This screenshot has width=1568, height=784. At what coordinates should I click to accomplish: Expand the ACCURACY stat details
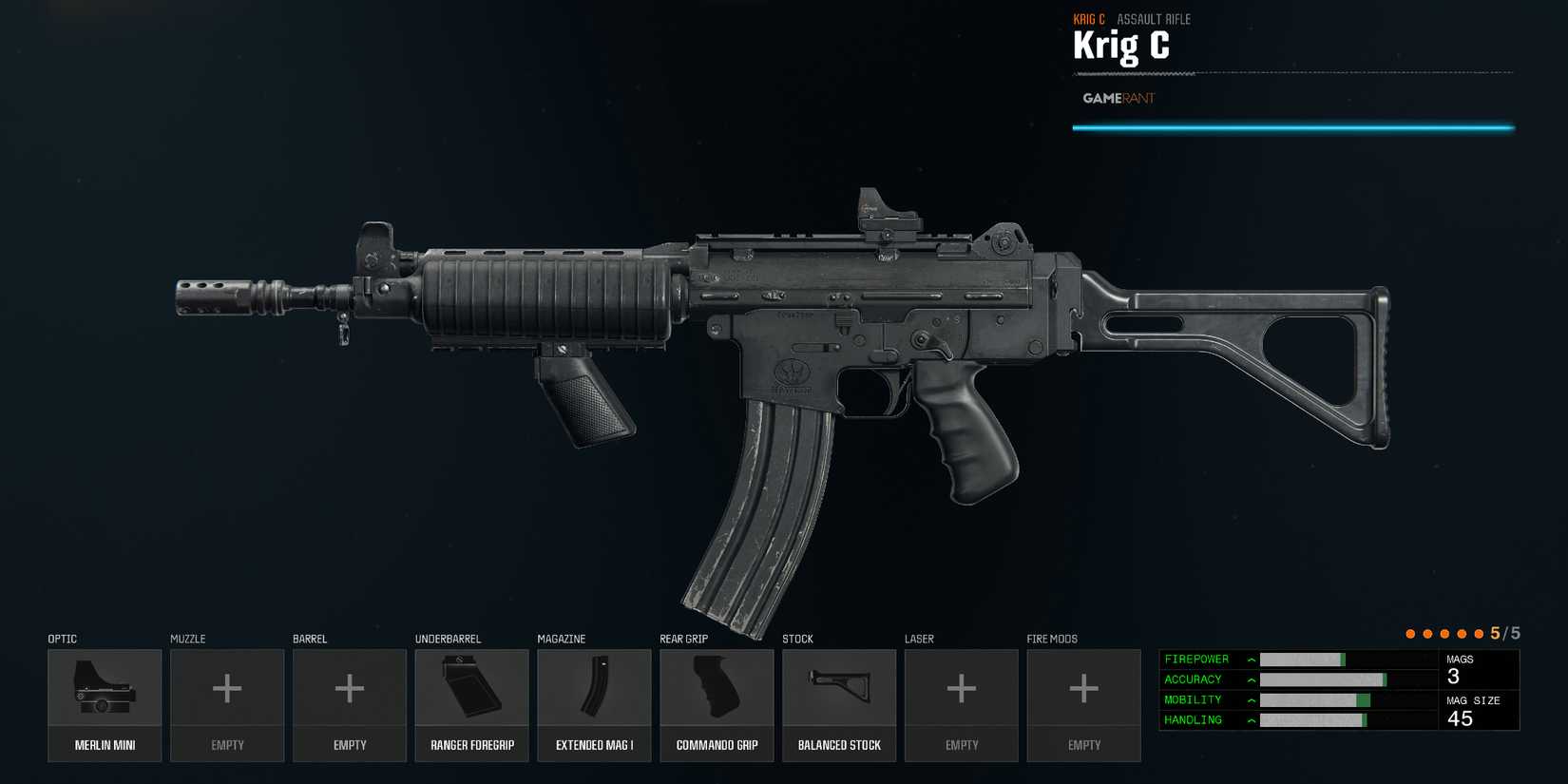click(1251, 679)
